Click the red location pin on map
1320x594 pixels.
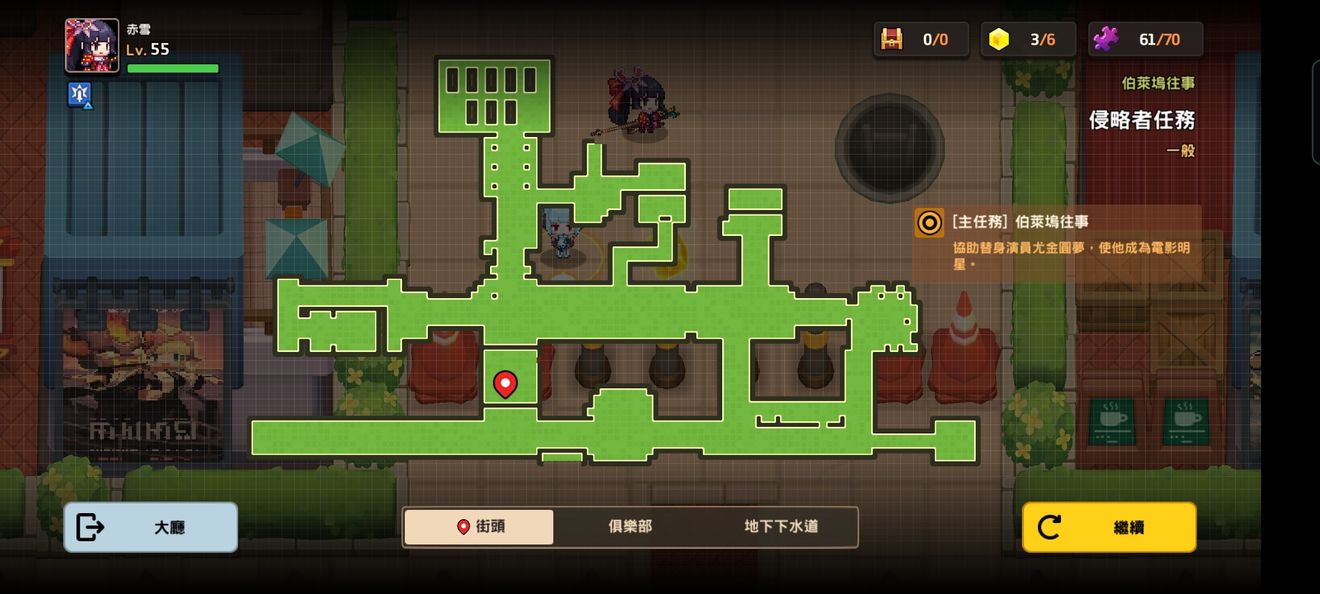point(506,383)
